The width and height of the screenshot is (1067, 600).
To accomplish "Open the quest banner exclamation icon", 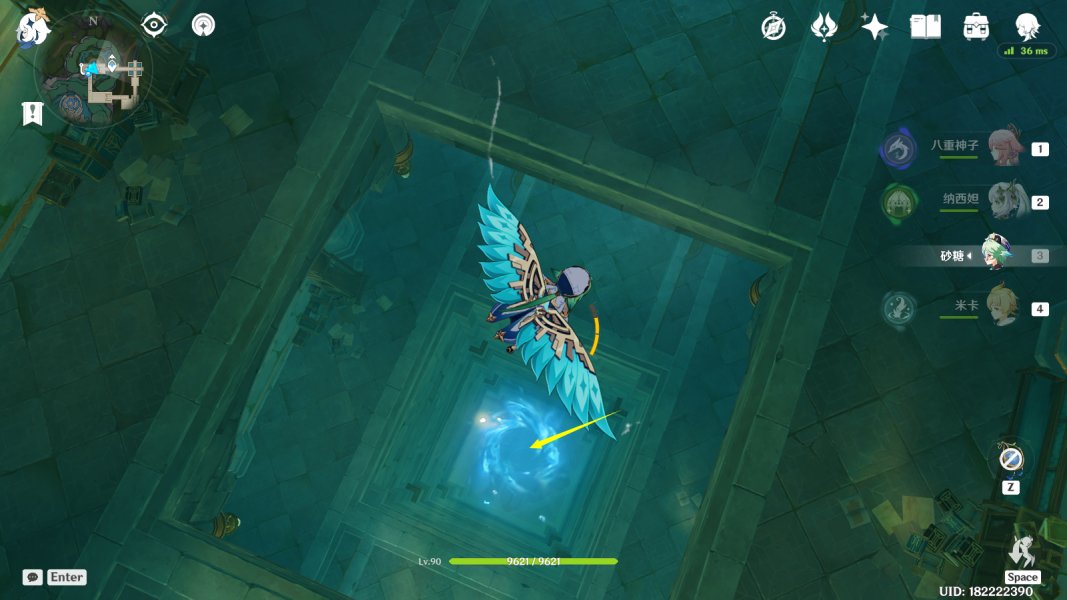I will (32, 113).
